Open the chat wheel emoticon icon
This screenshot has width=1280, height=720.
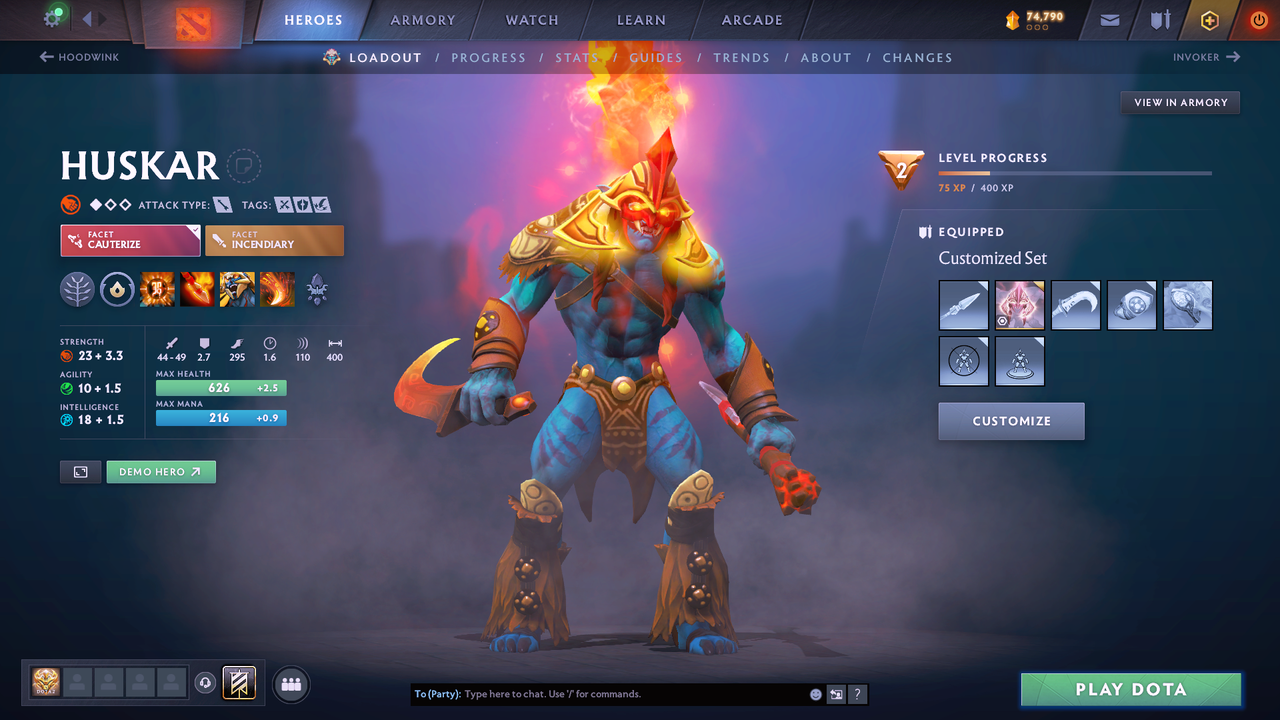[815, 693]
